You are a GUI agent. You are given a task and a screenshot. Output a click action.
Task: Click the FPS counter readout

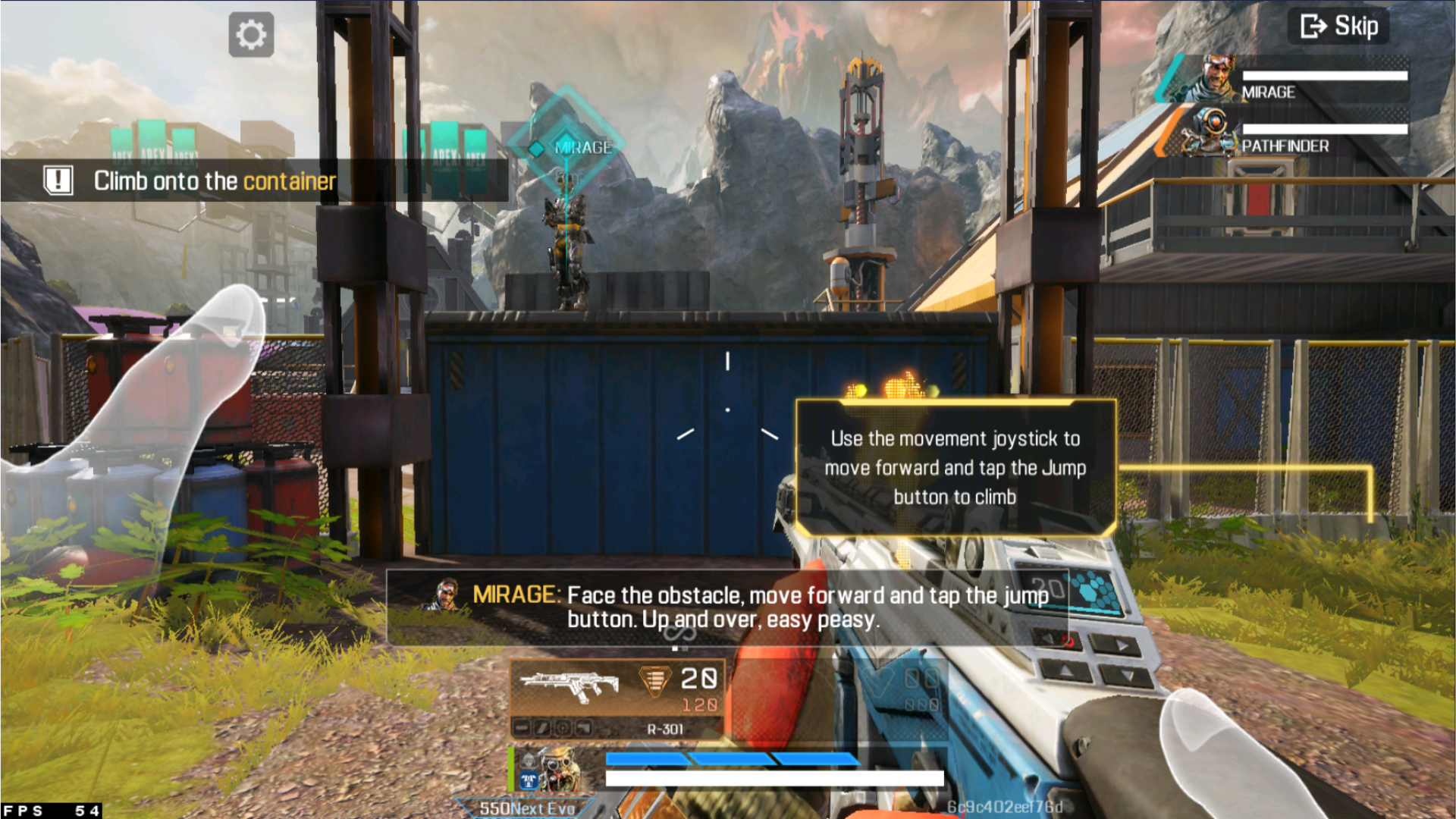click(x=49, y=811)
